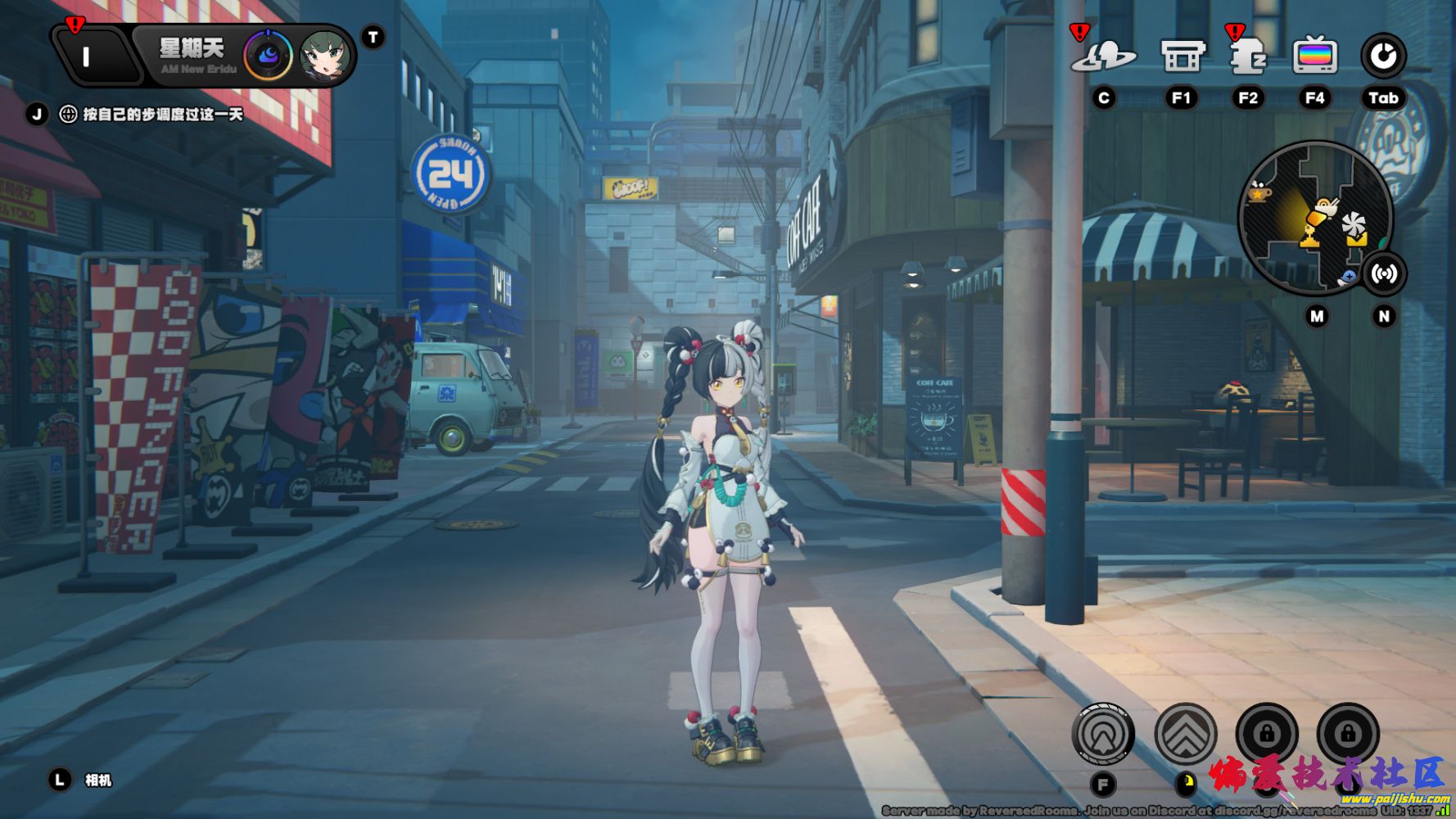
Task: Activate the arrow-in-rings action button
Action: pos(1103,734)
